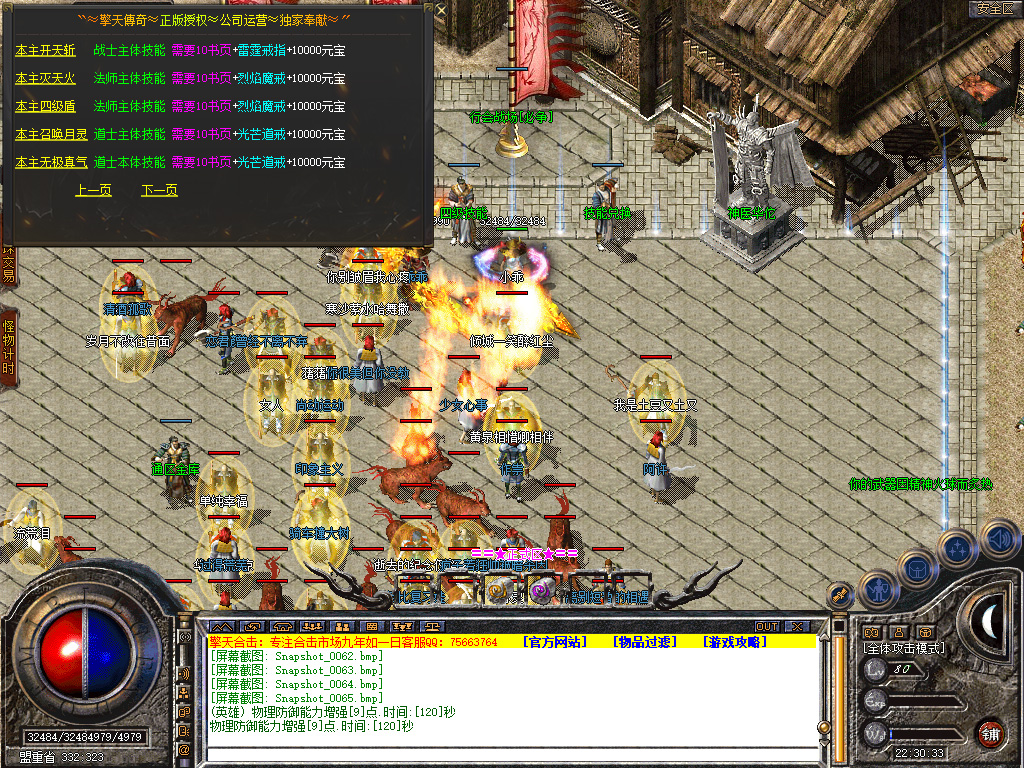Open the 官方网站 official website link
This screenshot has width=1024, height=768.
coord(555,642)
